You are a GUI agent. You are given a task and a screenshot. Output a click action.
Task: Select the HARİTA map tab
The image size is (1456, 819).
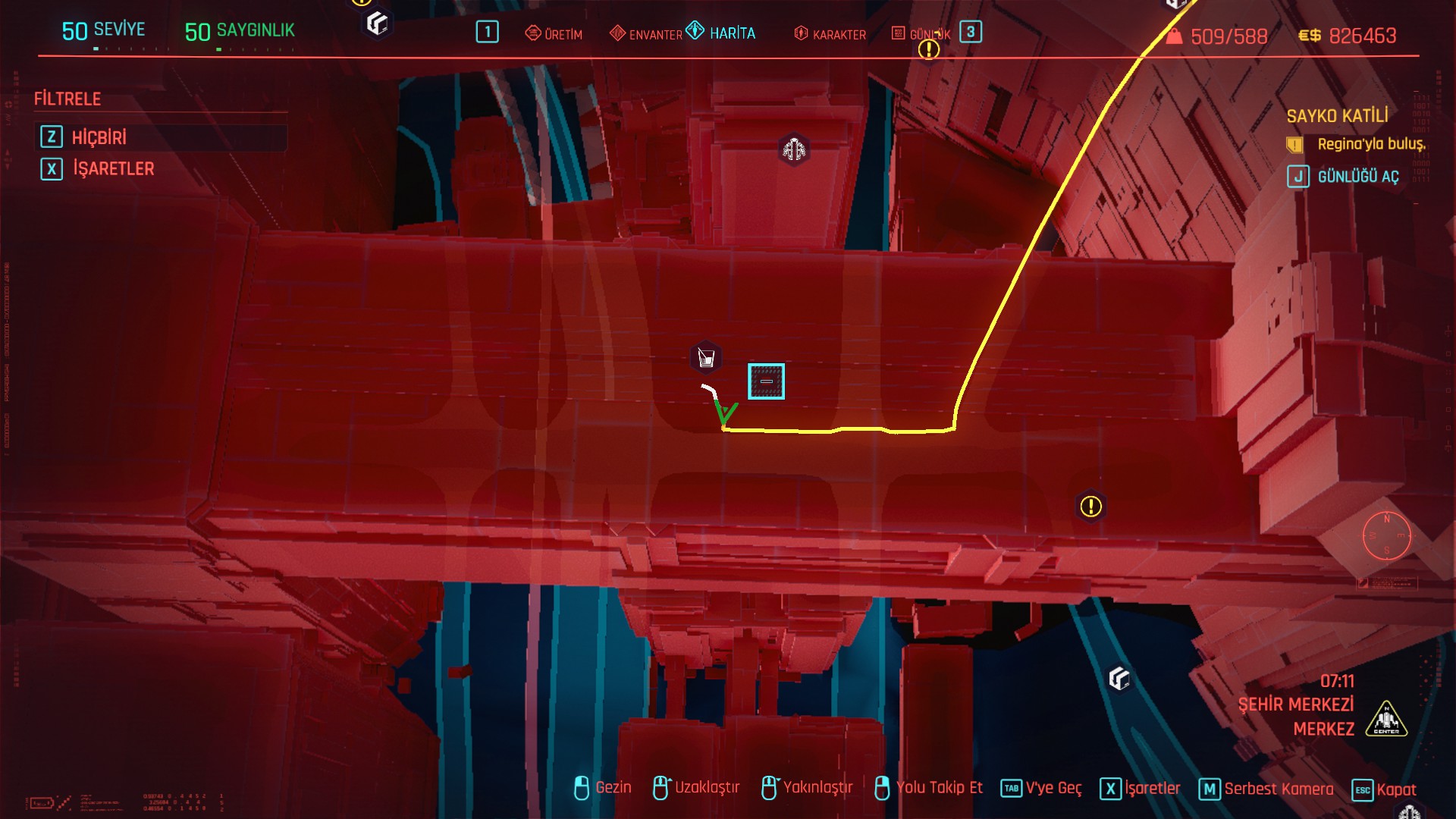(x=721, y=33)
